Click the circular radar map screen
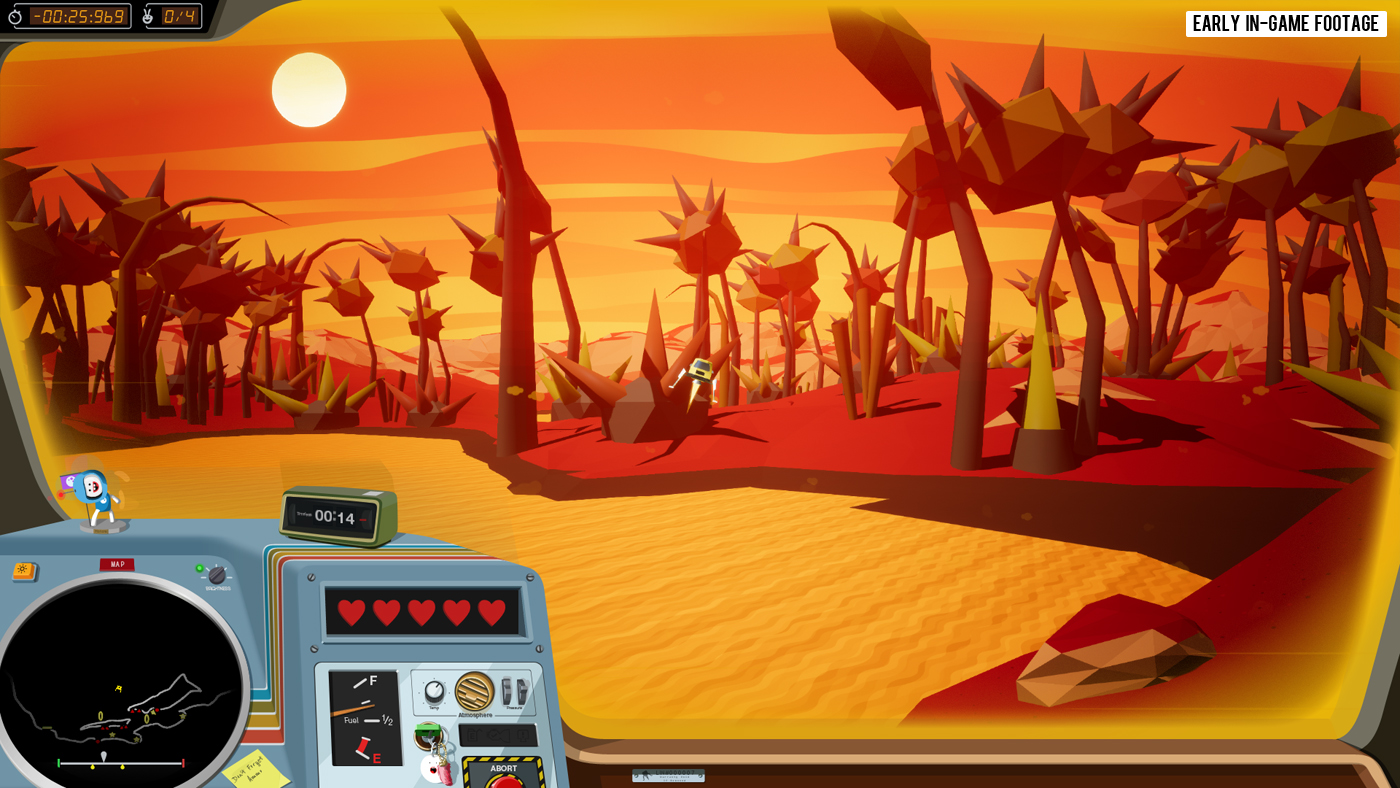This screenshot has height=788, width=1400. click(x=120, y=690)
